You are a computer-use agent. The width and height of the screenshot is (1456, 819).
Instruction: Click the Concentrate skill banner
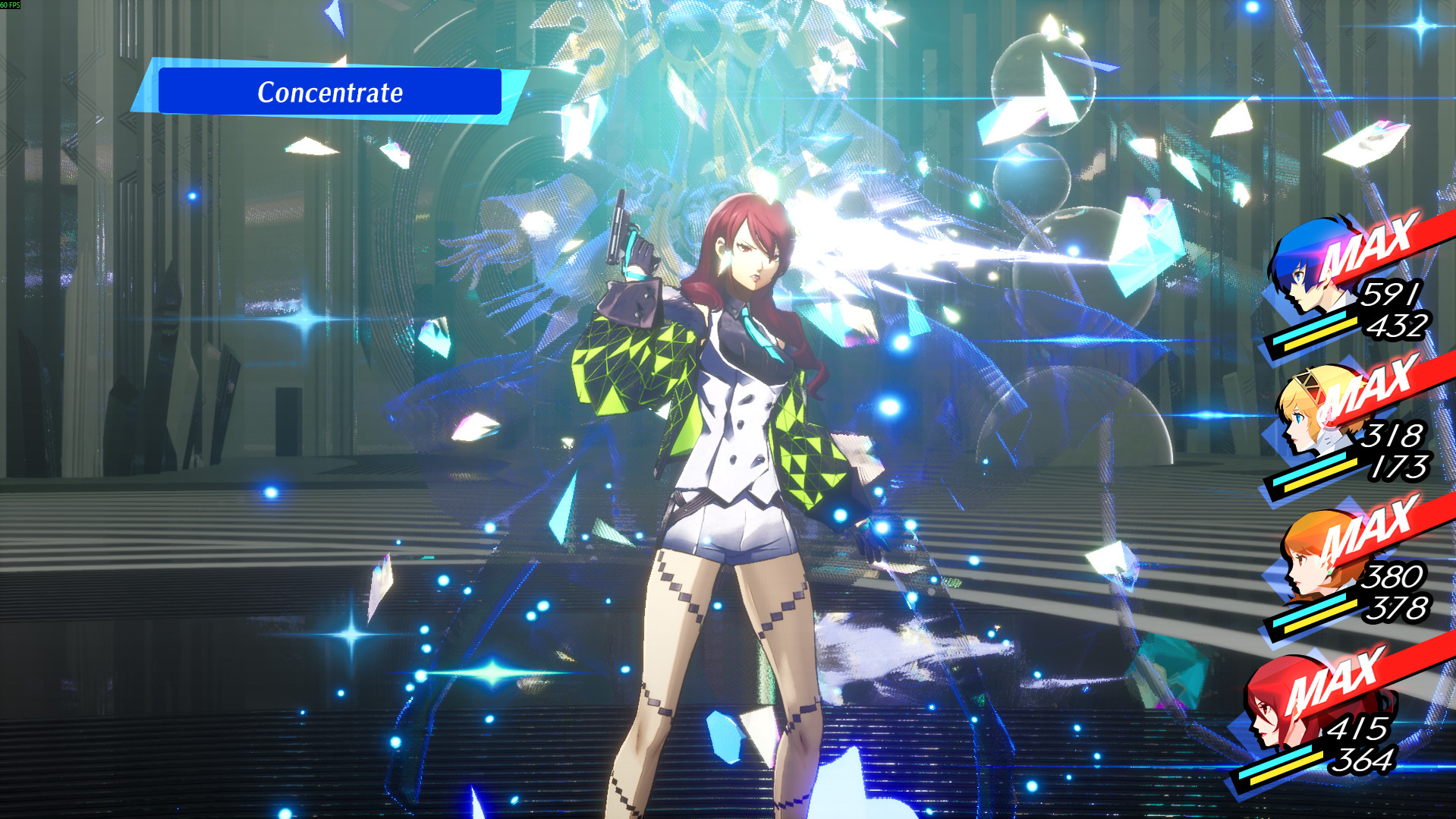pos(331,93)
